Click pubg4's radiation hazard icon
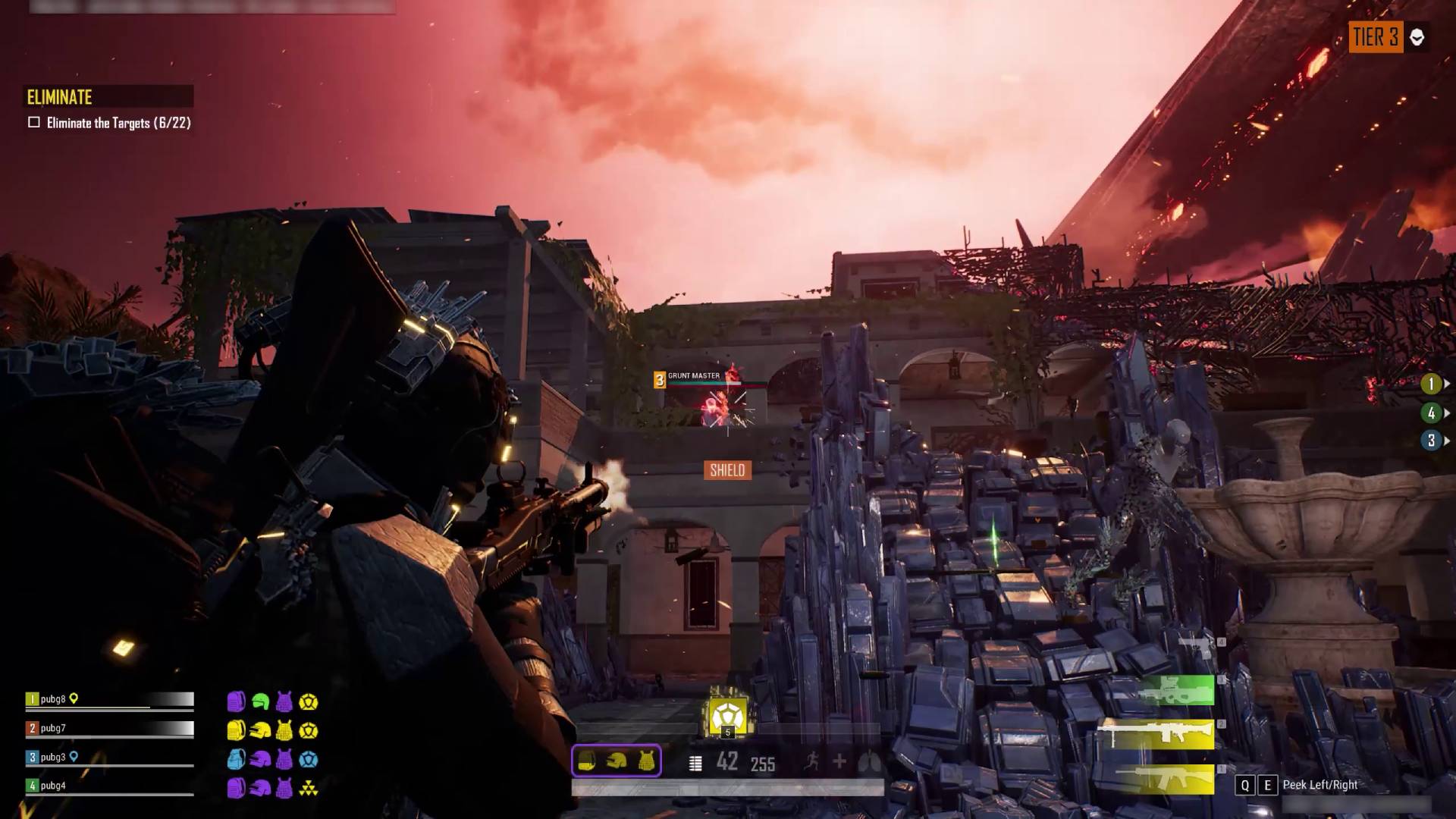The width and height of the screenshot is (1456, 819). click(309, 786)
